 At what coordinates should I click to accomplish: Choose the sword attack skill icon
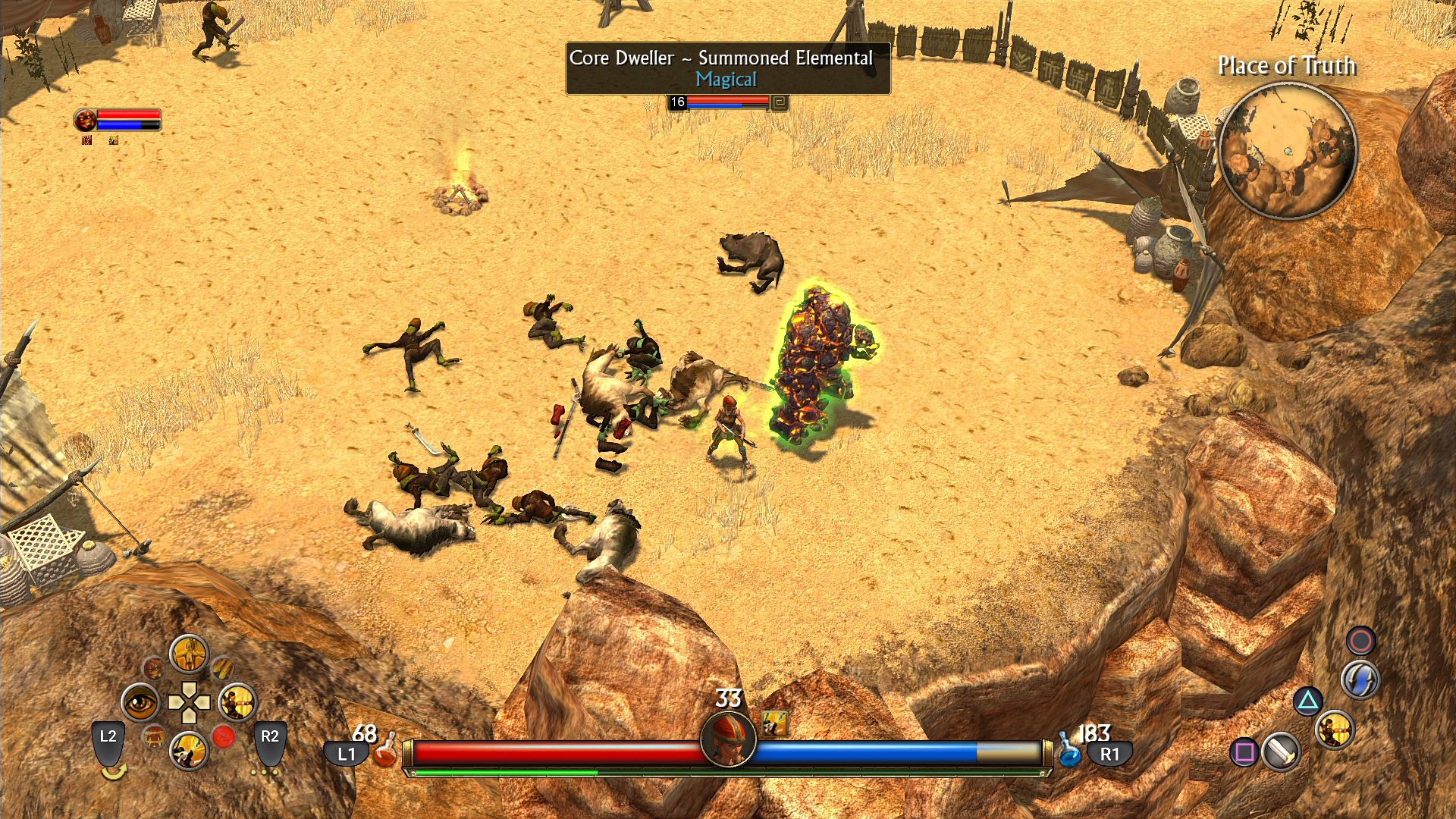point(1282,752)
